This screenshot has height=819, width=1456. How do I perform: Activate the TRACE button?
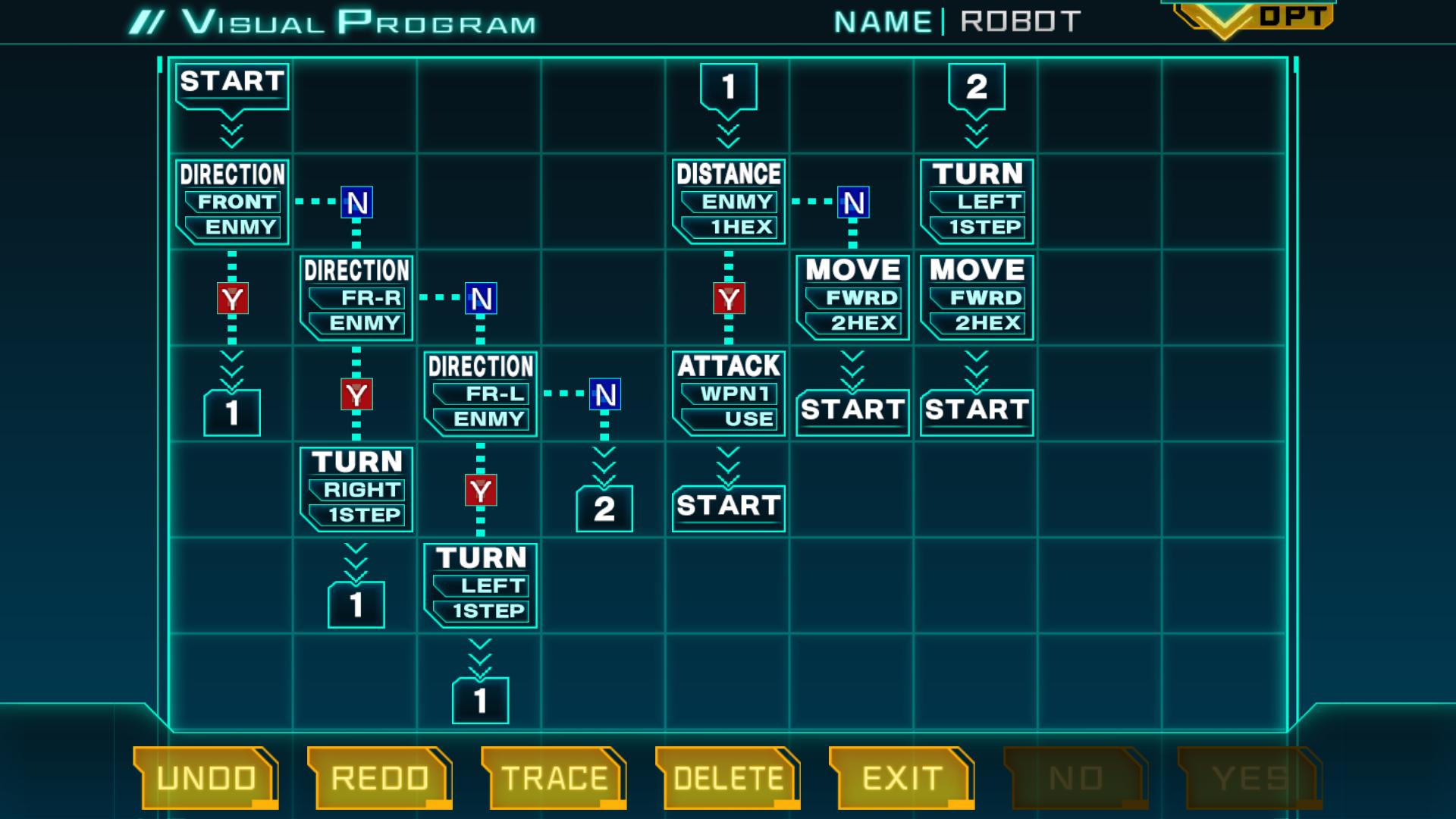[554, 778]
